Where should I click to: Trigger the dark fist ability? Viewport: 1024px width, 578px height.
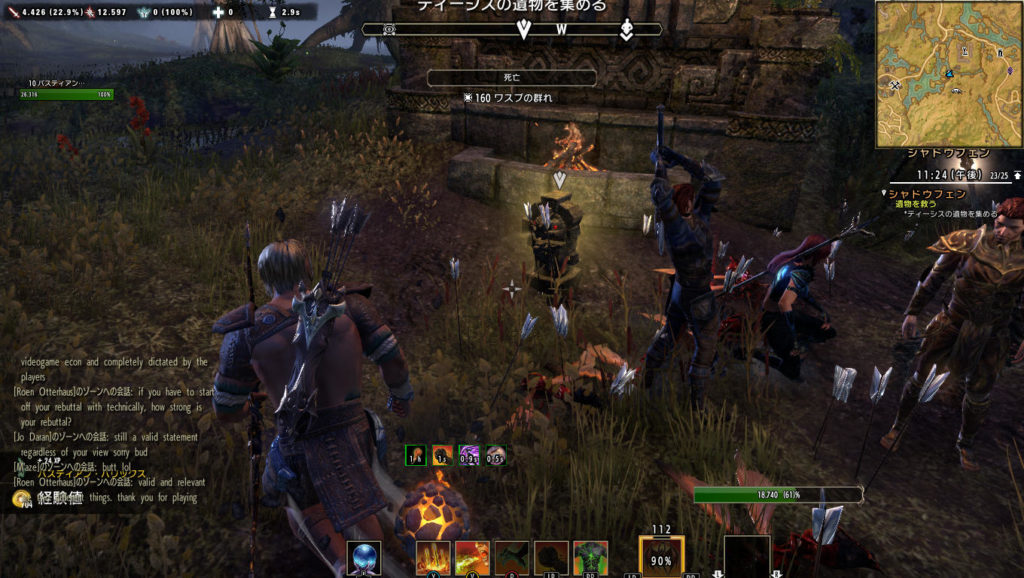[x=551, y=558]
